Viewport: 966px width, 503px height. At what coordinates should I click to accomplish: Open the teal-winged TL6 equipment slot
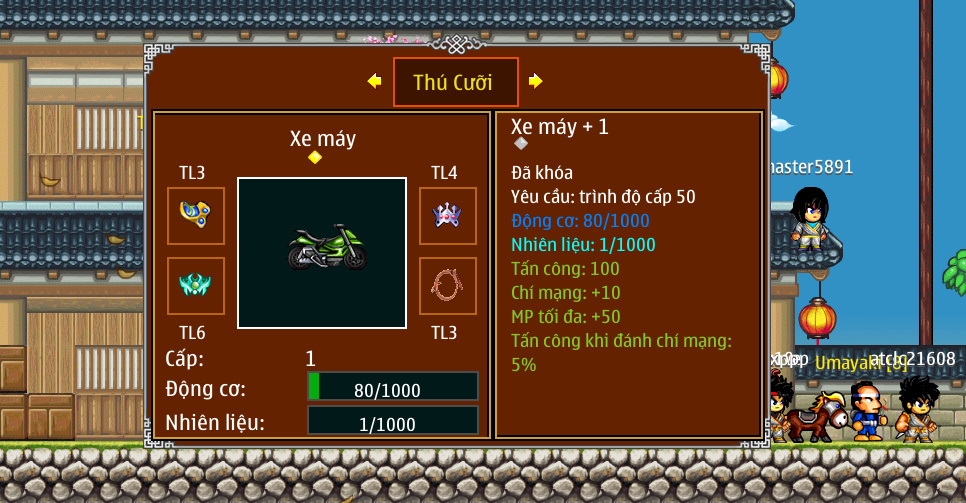coord(196,286)
